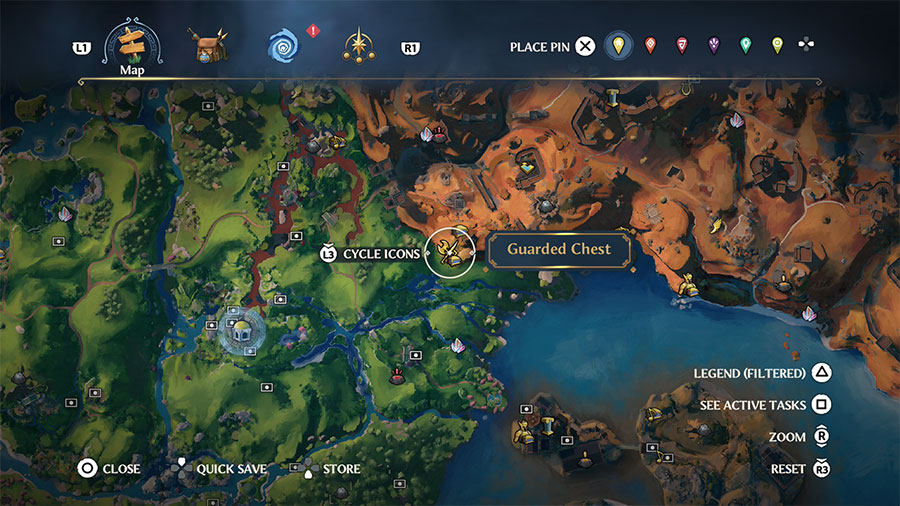Open the Store
900x506 pixels.
coord(307,468)
